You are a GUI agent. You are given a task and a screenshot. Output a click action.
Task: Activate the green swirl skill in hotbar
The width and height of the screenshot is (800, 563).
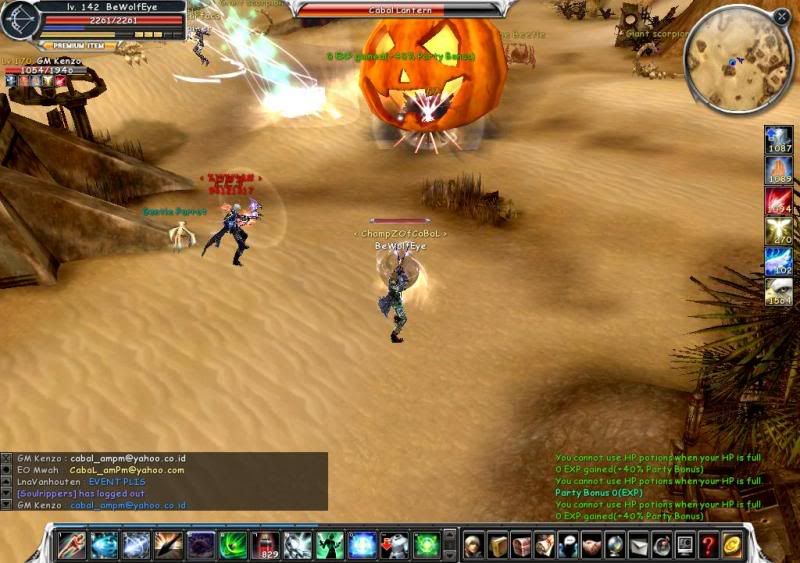(233, 545)
